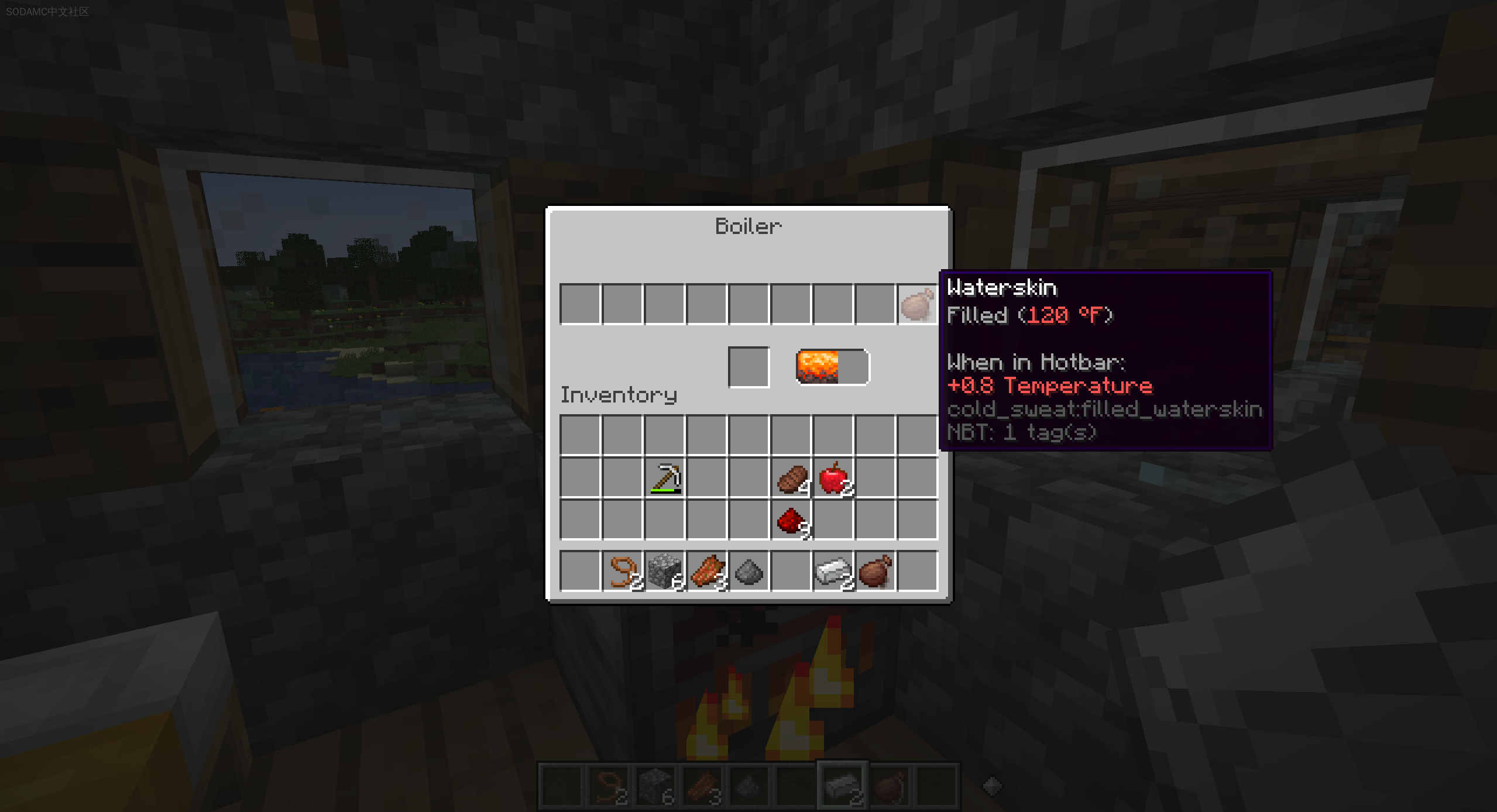The height and width of the screenshot is (812, 1497).
Task: Pick up the heated waterskin in the boiler
Action: click(917, 305)
